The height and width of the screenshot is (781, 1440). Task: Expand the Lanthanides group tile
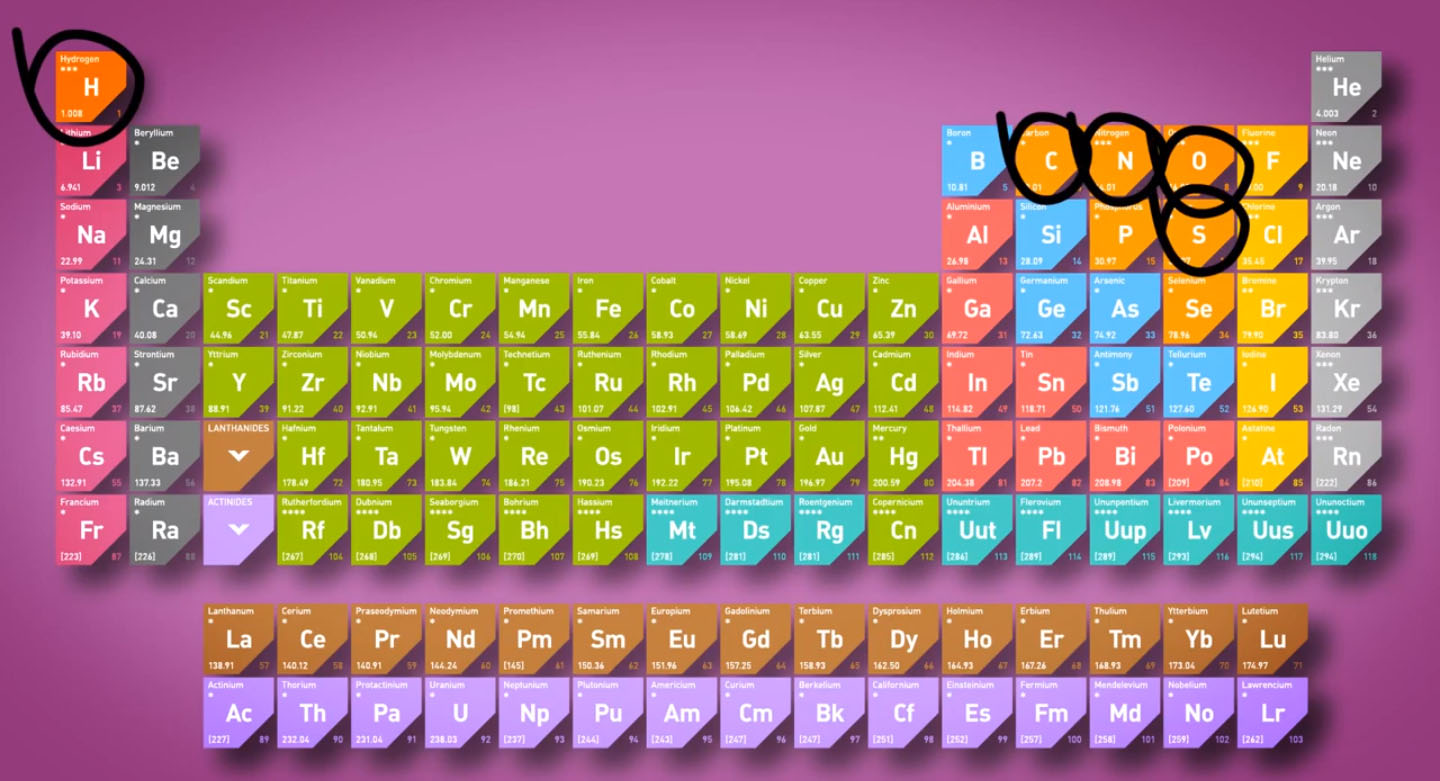238,456
